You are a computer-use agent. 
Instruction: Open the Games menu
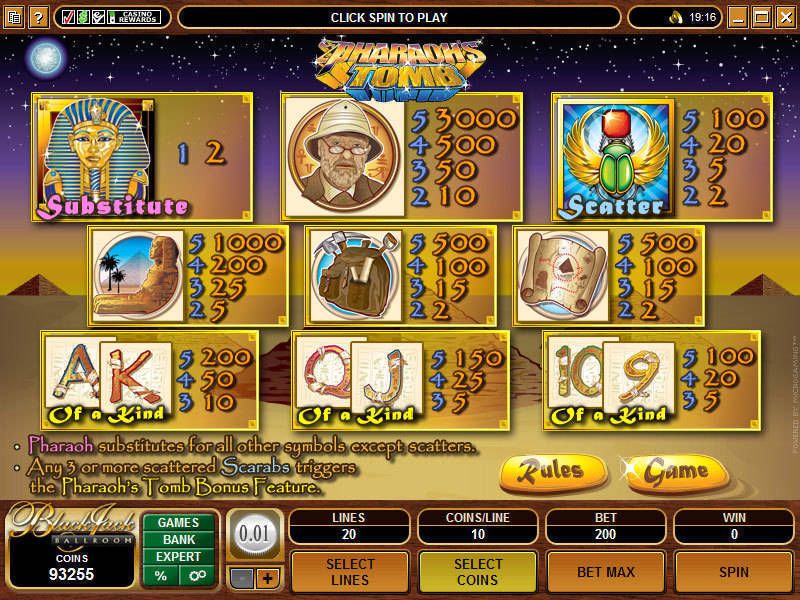click(178, 522)
